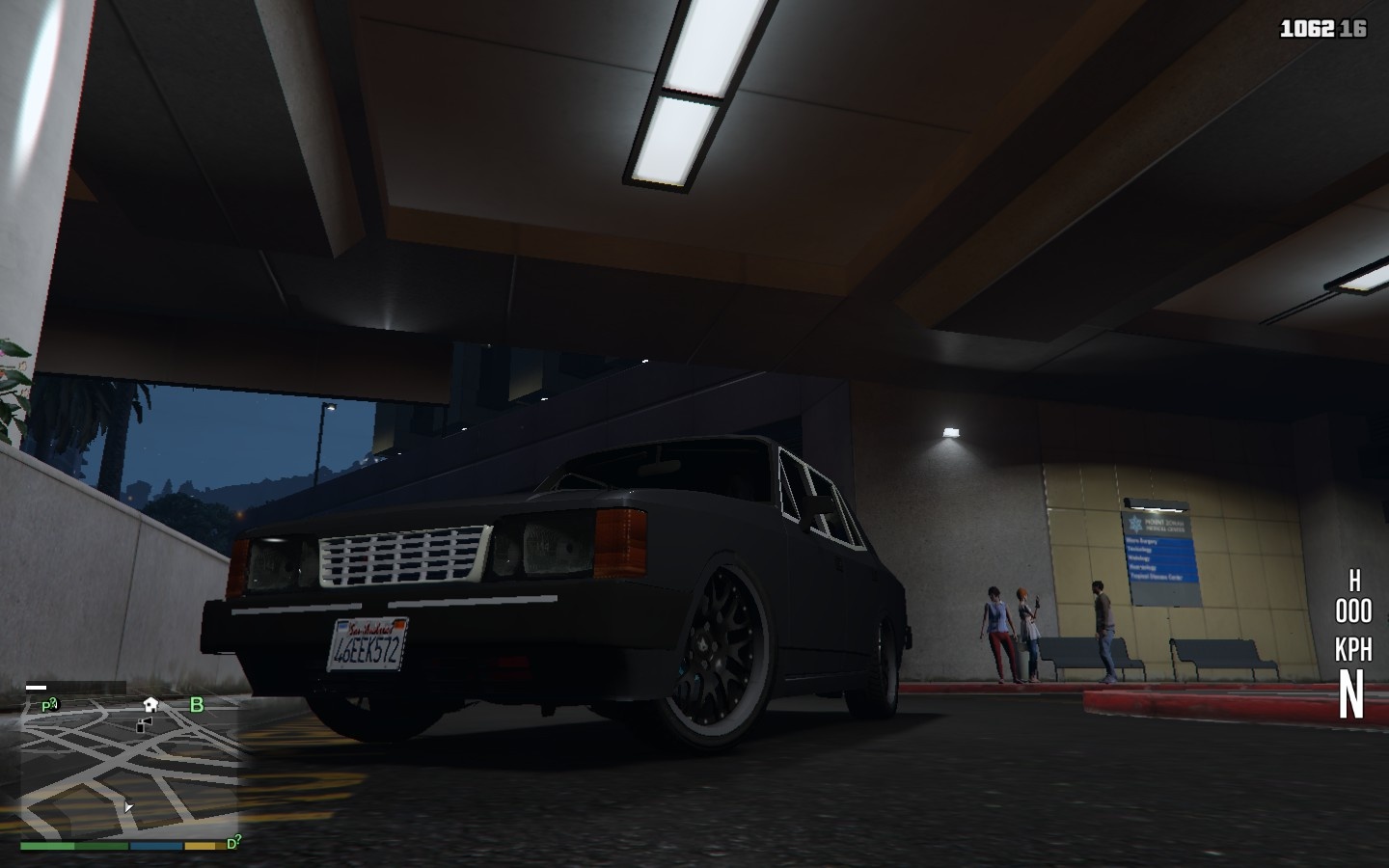Screen dimensions: 1389x868
Task: Click the blue armor bar under the minimap
Action: click(154, 846)
